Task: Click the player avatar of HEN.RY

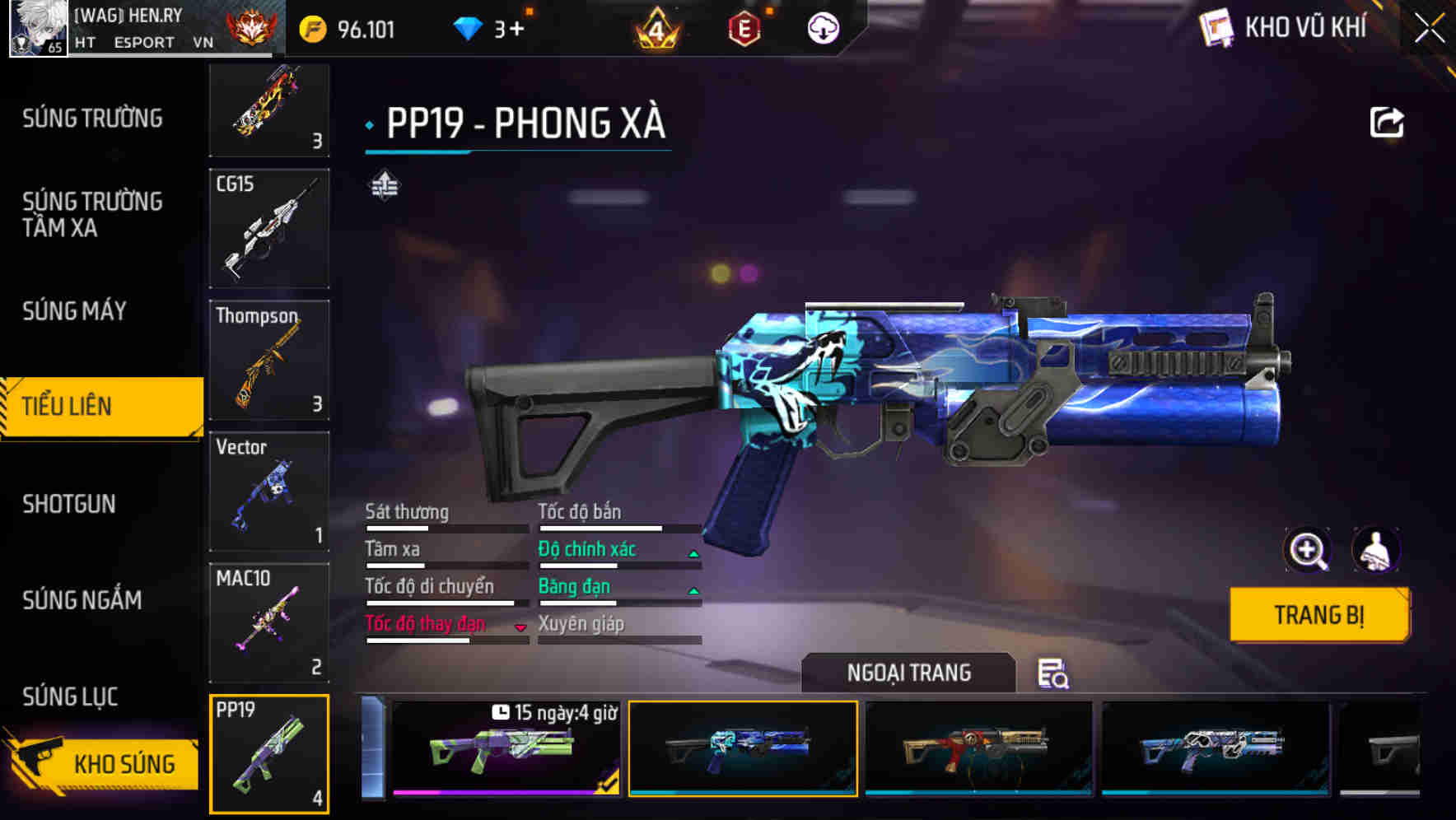Action: point(38,27)
